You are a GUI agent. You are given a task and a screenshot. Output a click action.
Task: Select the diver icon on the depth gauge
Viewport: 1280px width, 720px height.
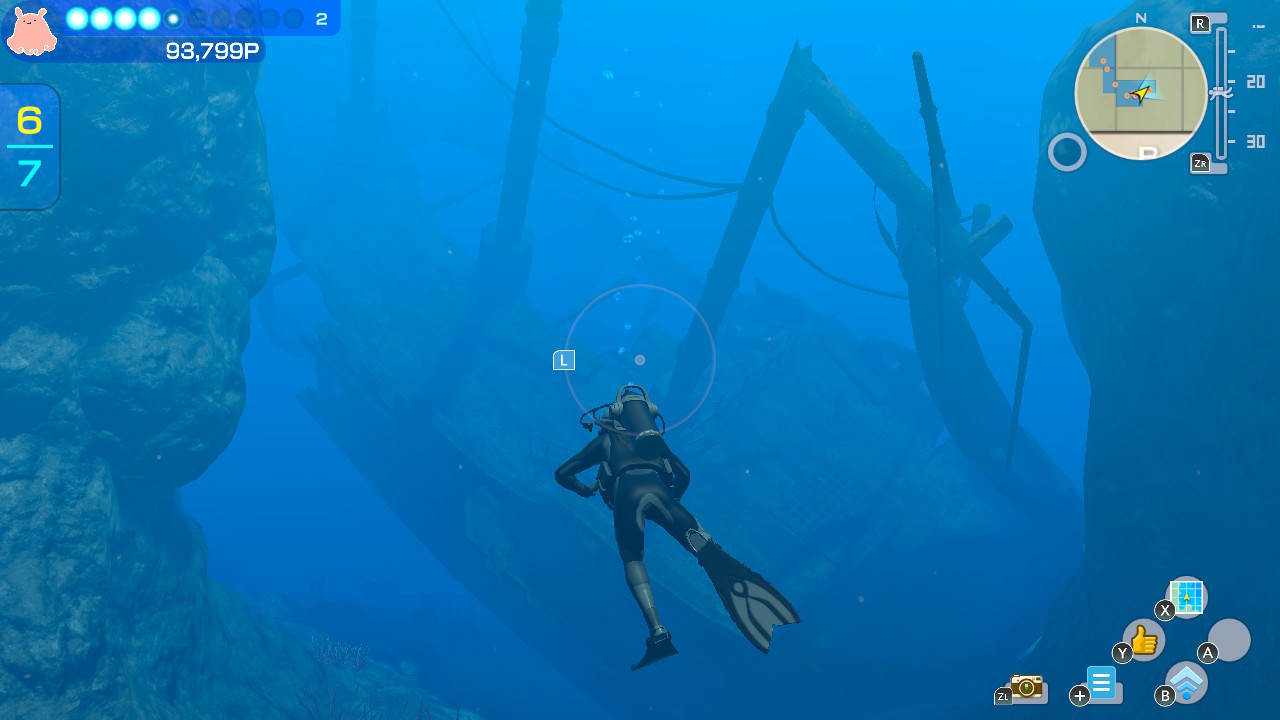(x=1219, y=92)
